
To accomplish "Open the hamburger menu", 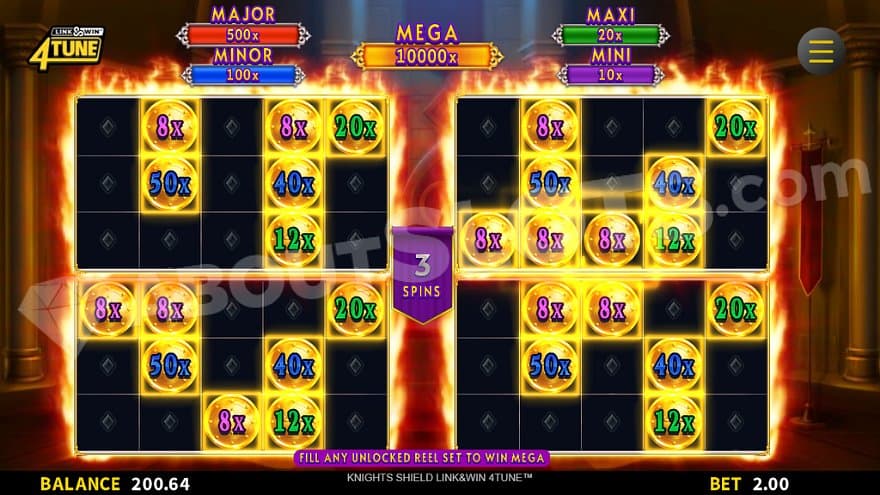I will 821,51.
